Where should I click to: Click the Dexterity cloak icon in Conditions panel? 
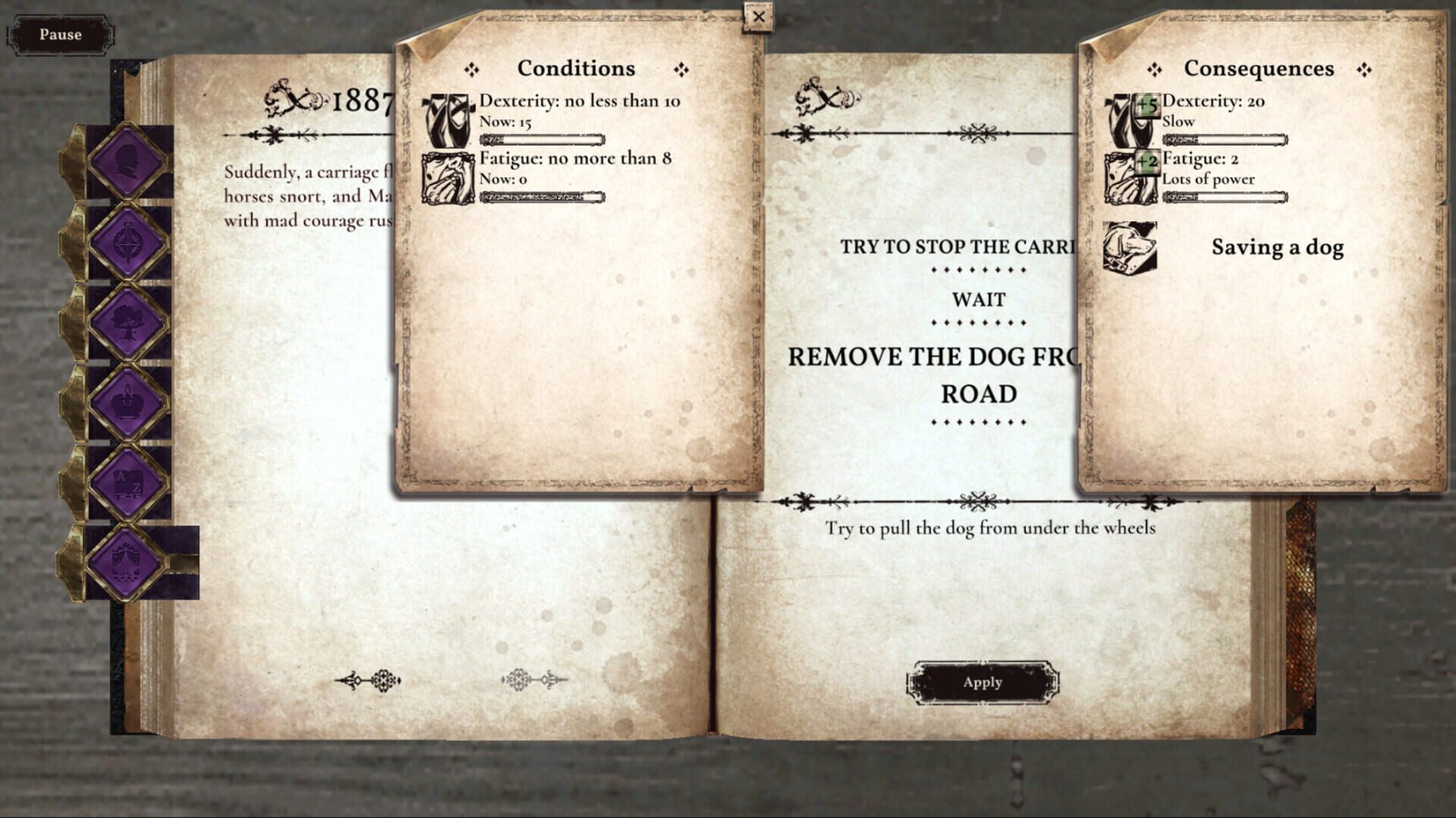pyautogui.click(x=450, y=121)
